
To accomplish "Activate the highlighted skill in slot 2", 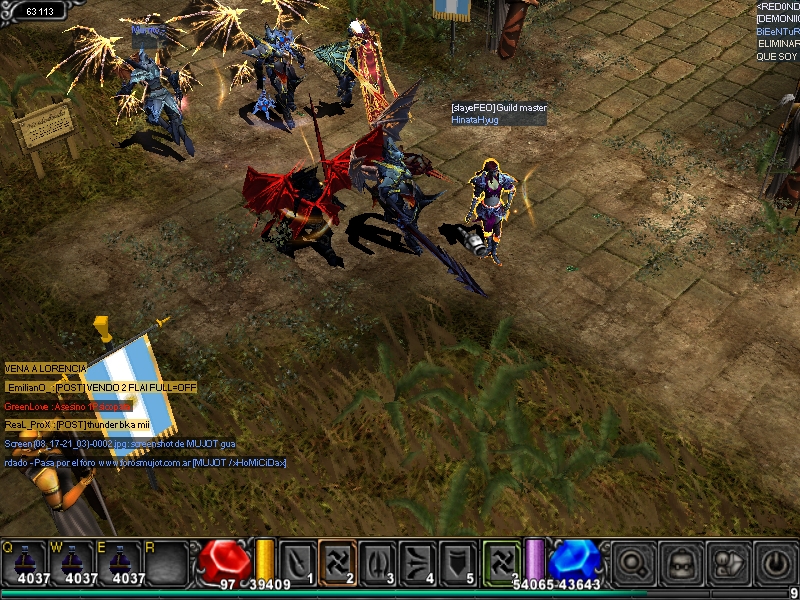I will point(337,562).
